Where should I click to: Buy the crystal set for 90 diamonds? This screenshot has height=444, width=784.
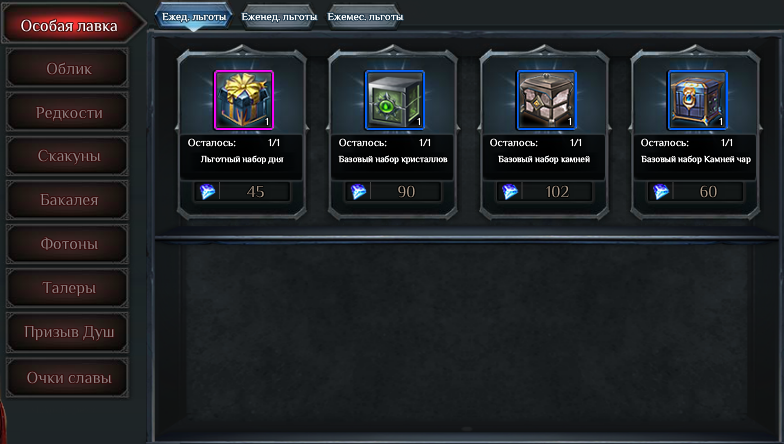(394, 192)
